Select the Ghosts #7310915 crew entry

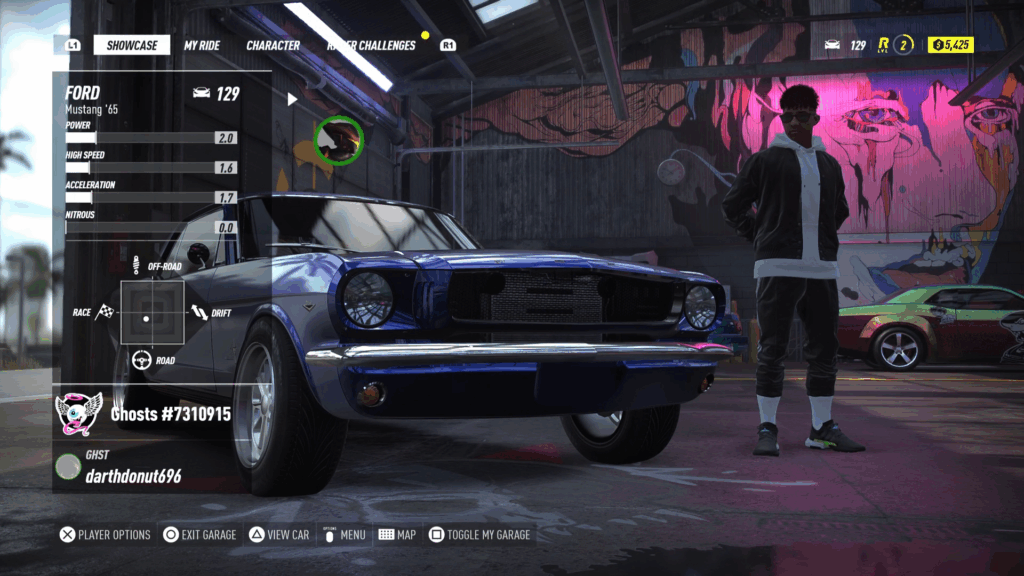[x=171, y=413]
